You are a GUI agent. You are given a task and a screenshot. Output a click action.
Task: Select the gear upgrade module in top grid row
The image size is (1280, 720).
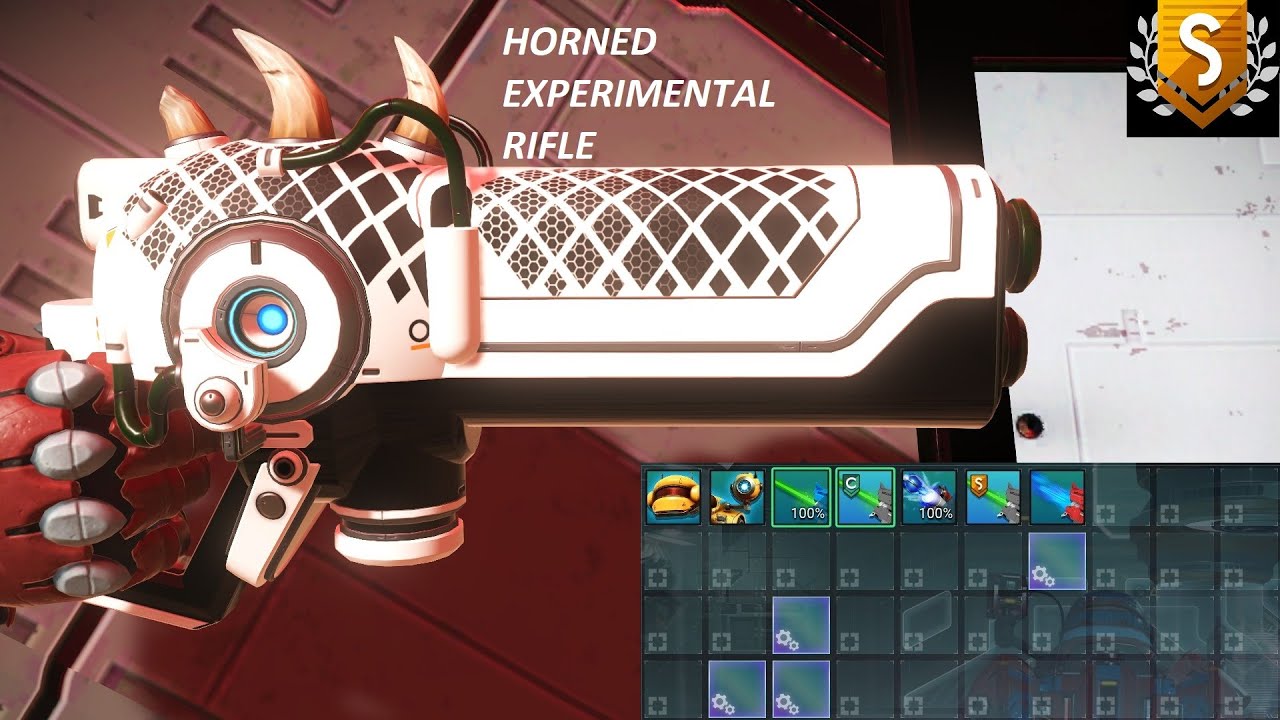(x=1056, y=562)
